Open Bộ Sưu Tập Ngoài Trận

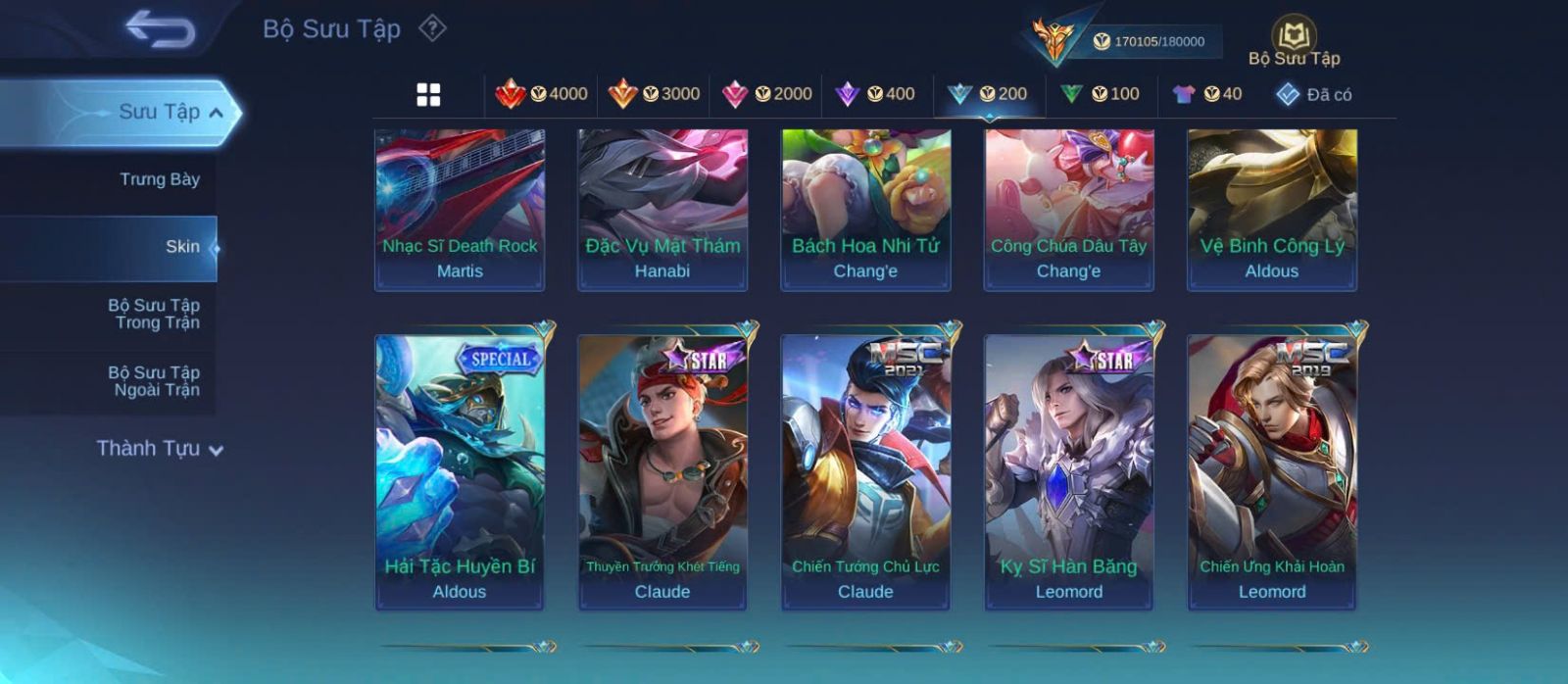(x=154, y=381)
